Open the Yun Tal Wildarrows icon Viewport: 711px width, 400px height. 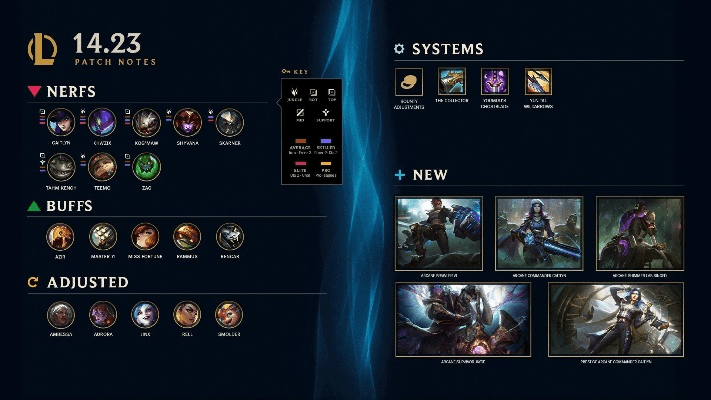pyautogui.click(x=539, y=82)
